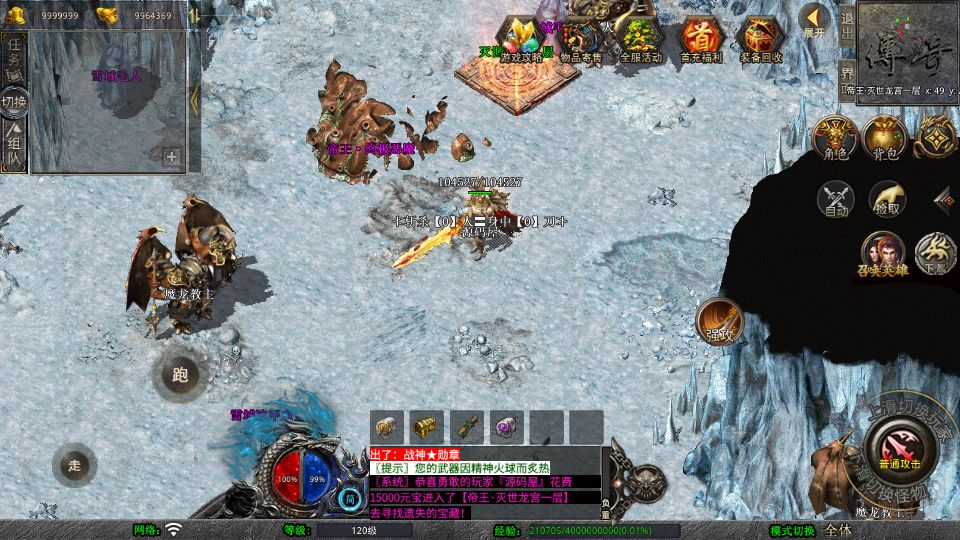Open the 游戏攻略 game guide icon
960x540 pixels.
[521, 40]
